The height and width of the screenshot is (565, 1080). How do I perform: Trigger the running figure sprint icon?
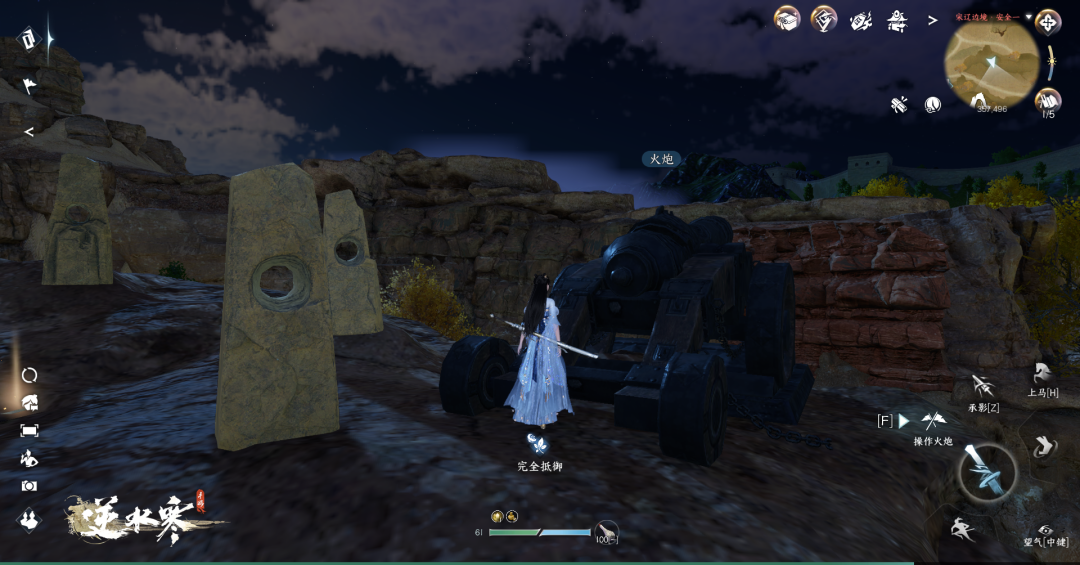pyautogui.click(x=963, y=530)
